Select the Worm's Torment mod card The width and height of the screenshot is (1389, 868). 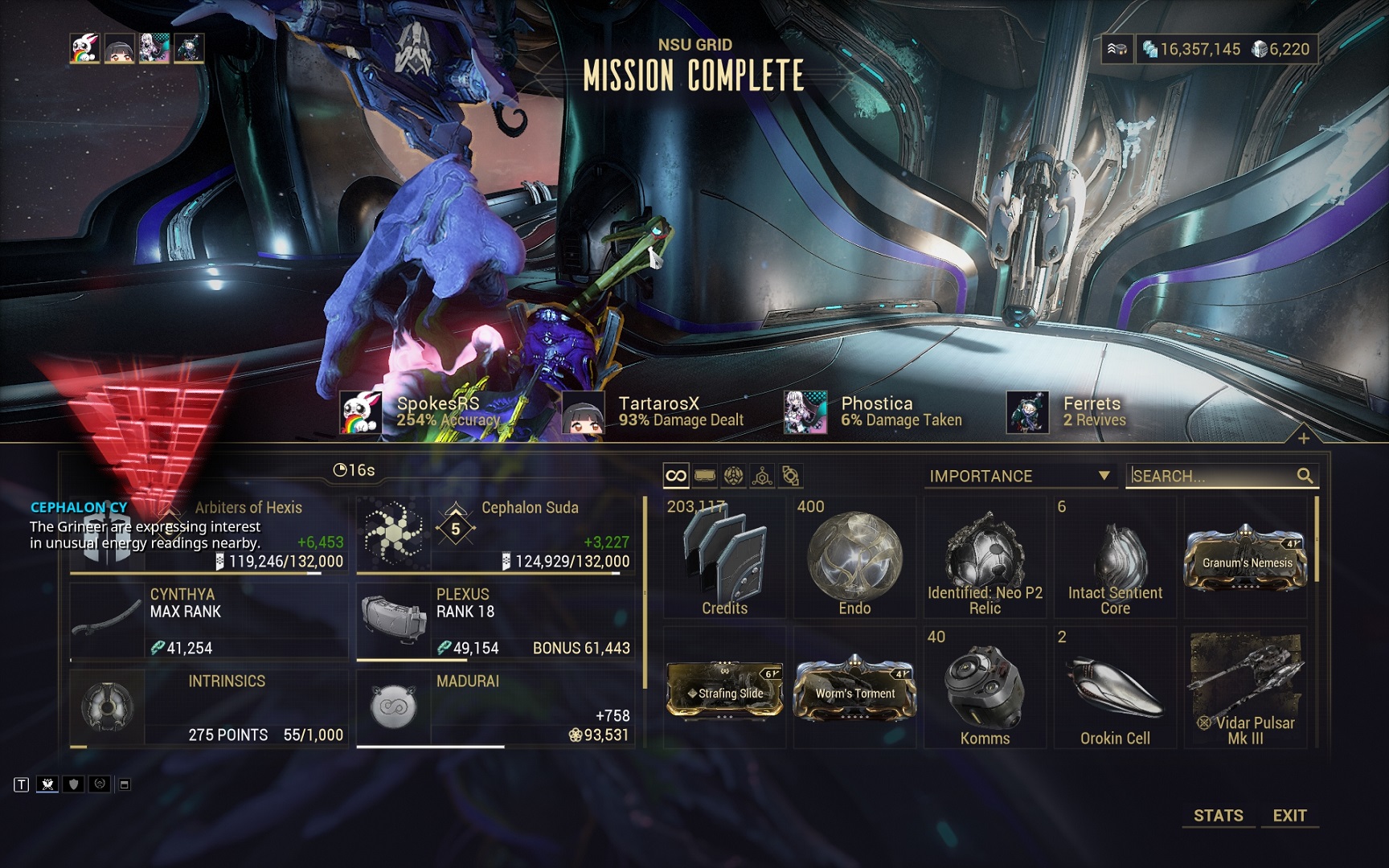[x=854, y=690]
